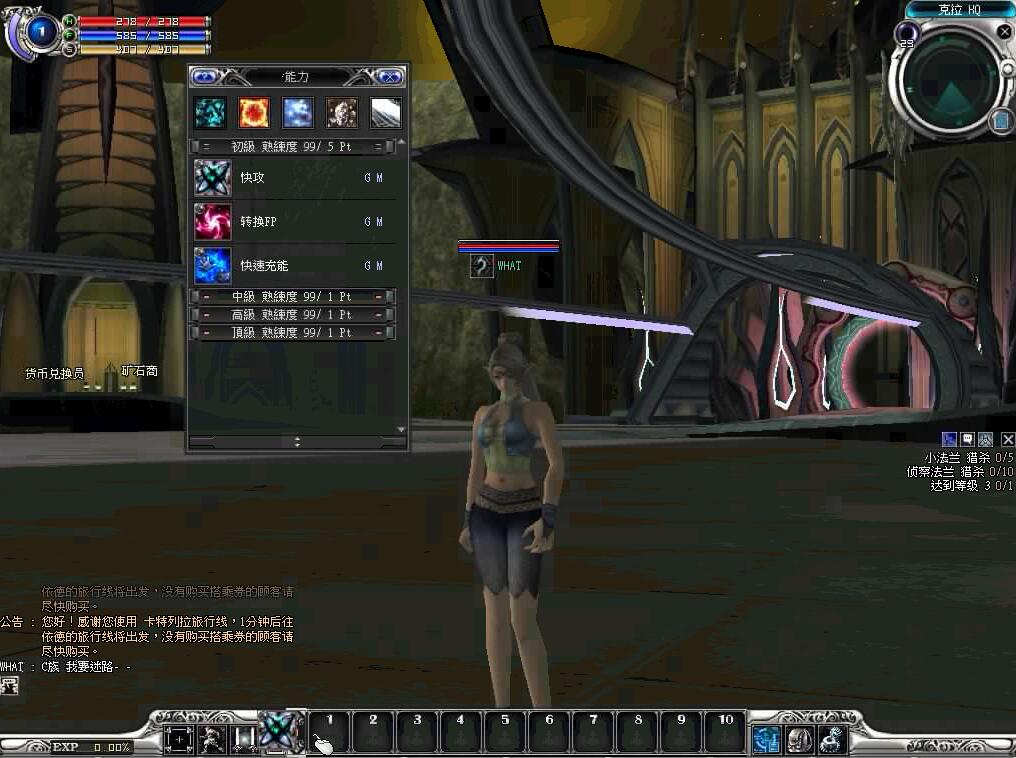This screenshot has width=1016, height=758.
Task: Switch to the skull figure skill tab
Action: tap(342, 112)
